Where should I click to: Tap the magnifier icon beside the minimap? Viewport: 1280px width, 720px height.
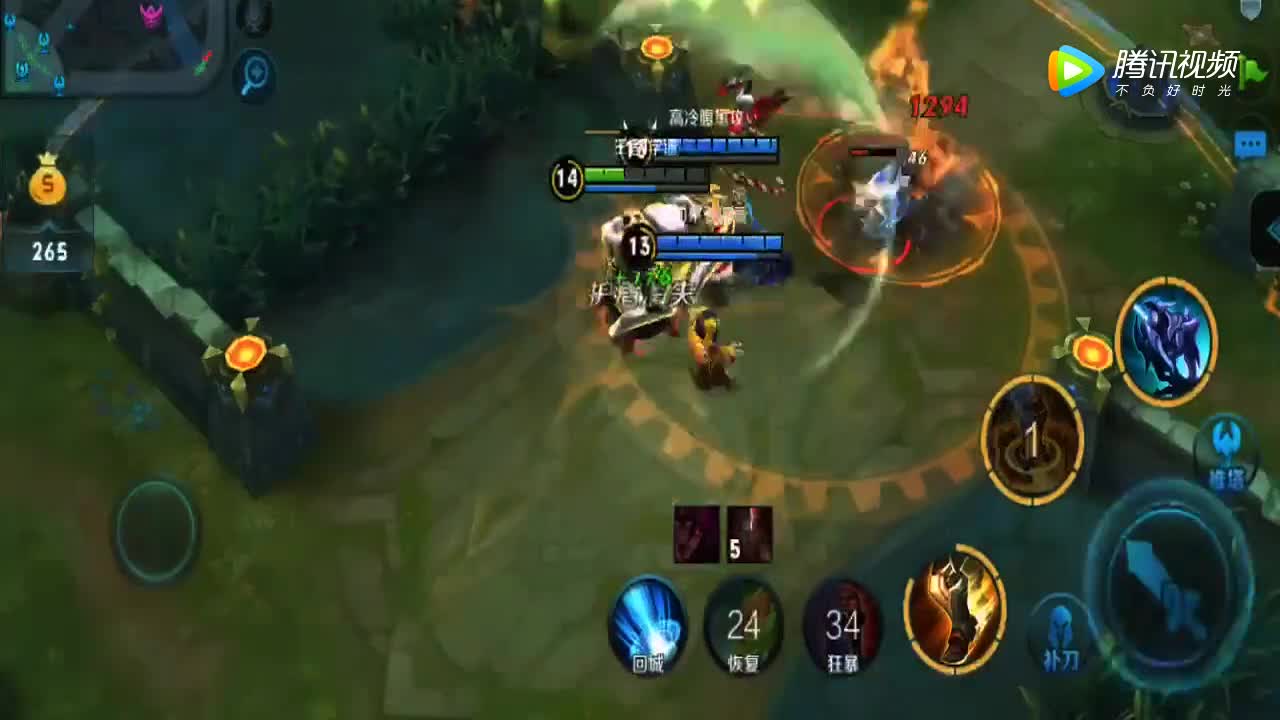[255, 74]
